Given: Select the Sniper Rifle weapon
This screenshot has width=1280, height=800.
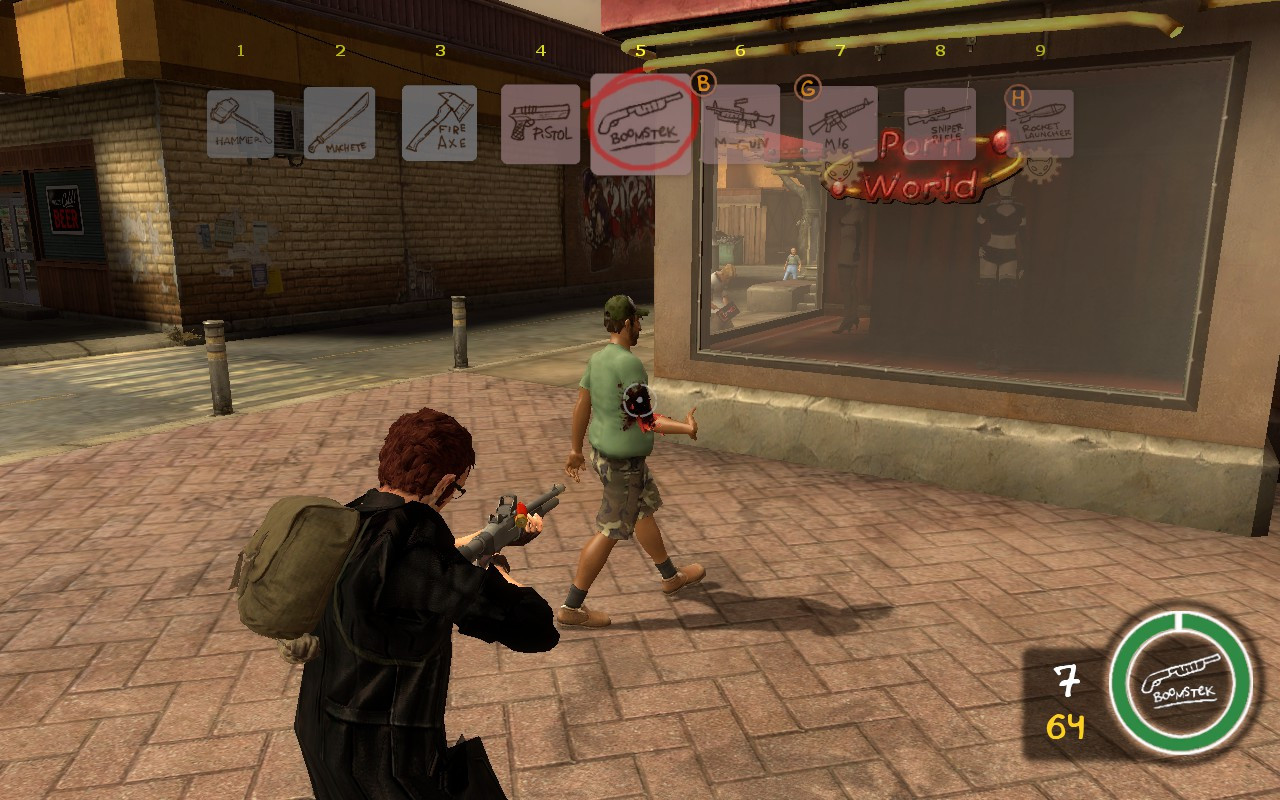Looking at the screenshot, I should (940, 121).
